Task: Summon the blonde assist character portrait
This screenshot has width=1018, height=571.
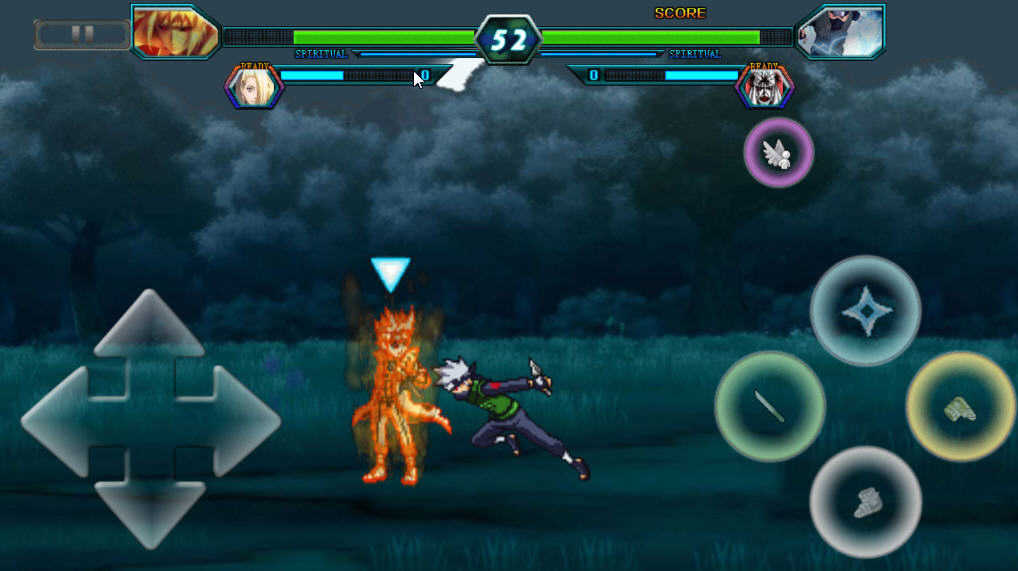Action: pyautogui.click(x=254, y=87)
